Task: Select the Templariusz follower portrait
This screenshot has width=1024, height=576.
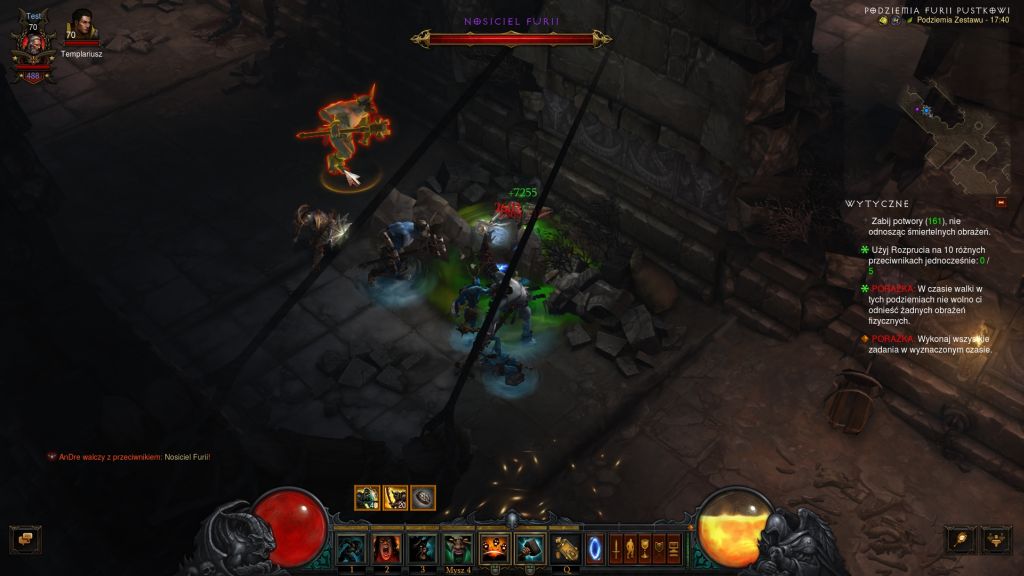Action: point(82,27)
